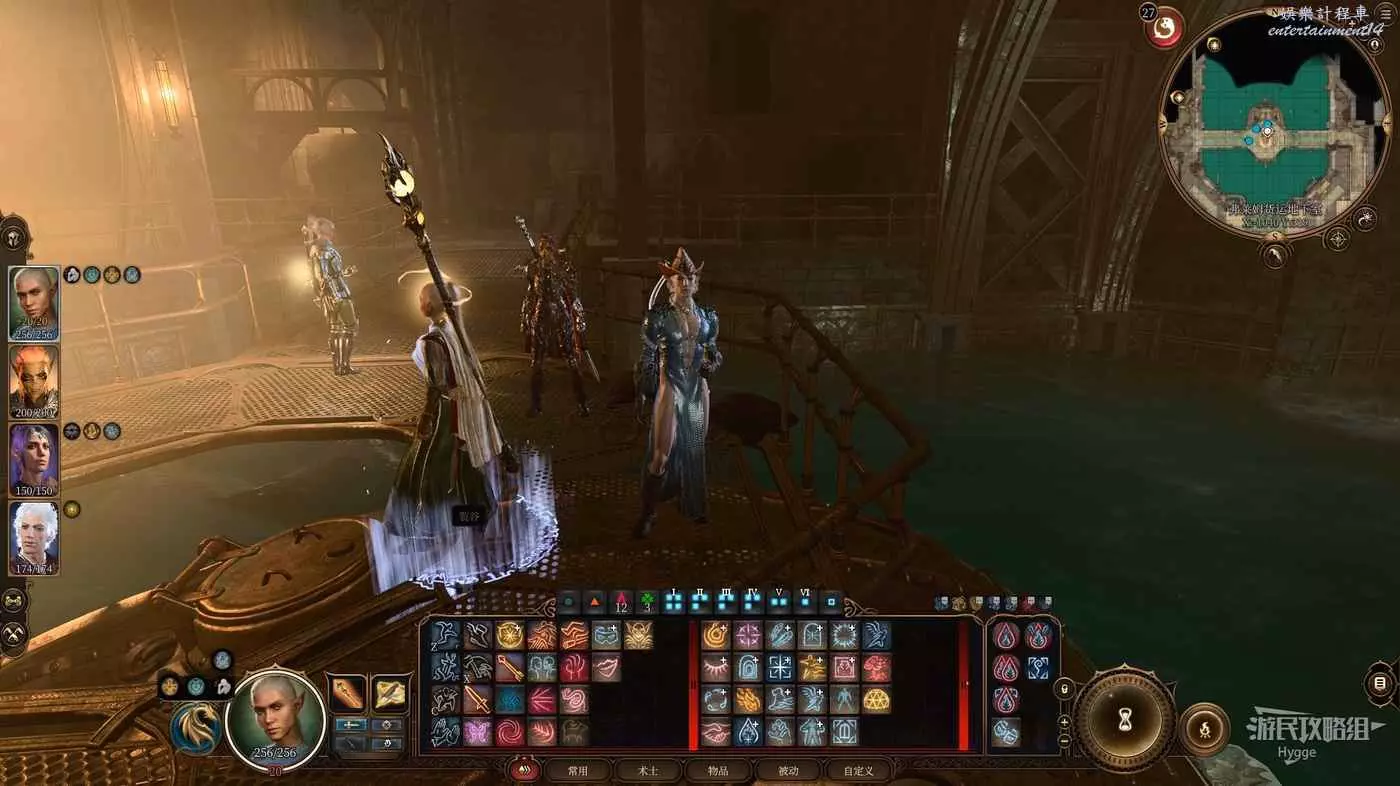Activate the red mushroom cloud spell
Image resolution: width=1400 pixels, height=786 pixels.
click(877, 668)
